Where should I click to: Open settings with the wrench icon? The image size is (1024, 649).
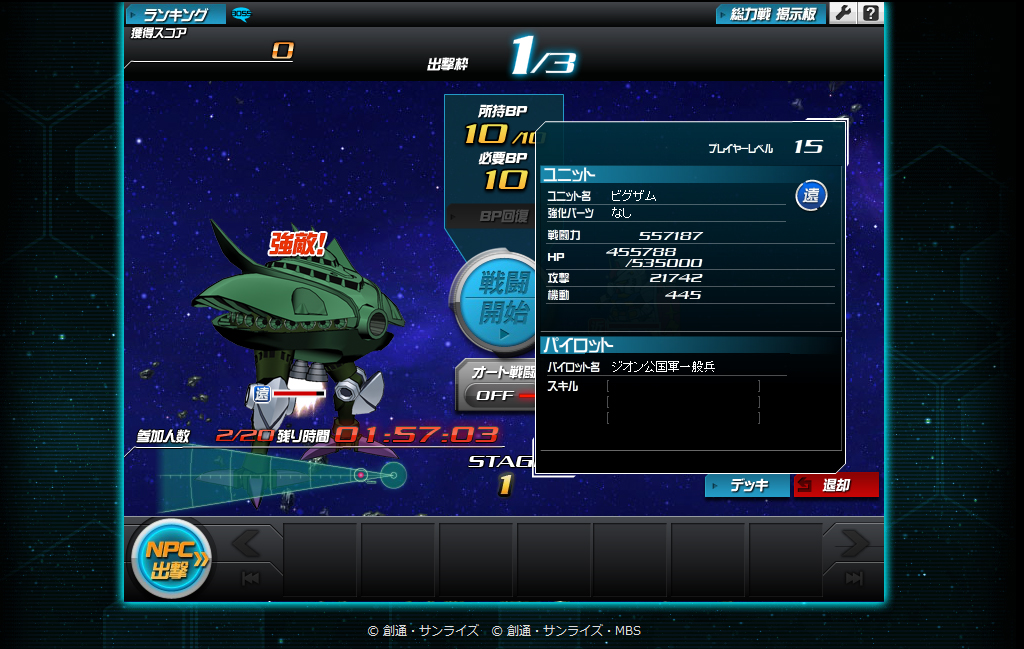pyautogui.click(x=843, y=13)
